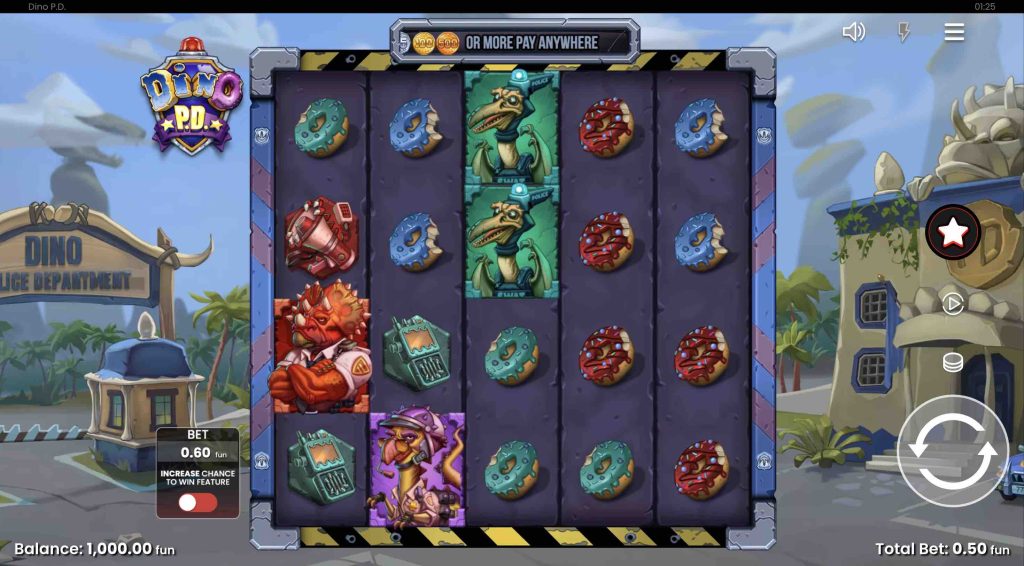Open the star bonus feature button
Screen dimensions: 1024x566
coord(952,233)
